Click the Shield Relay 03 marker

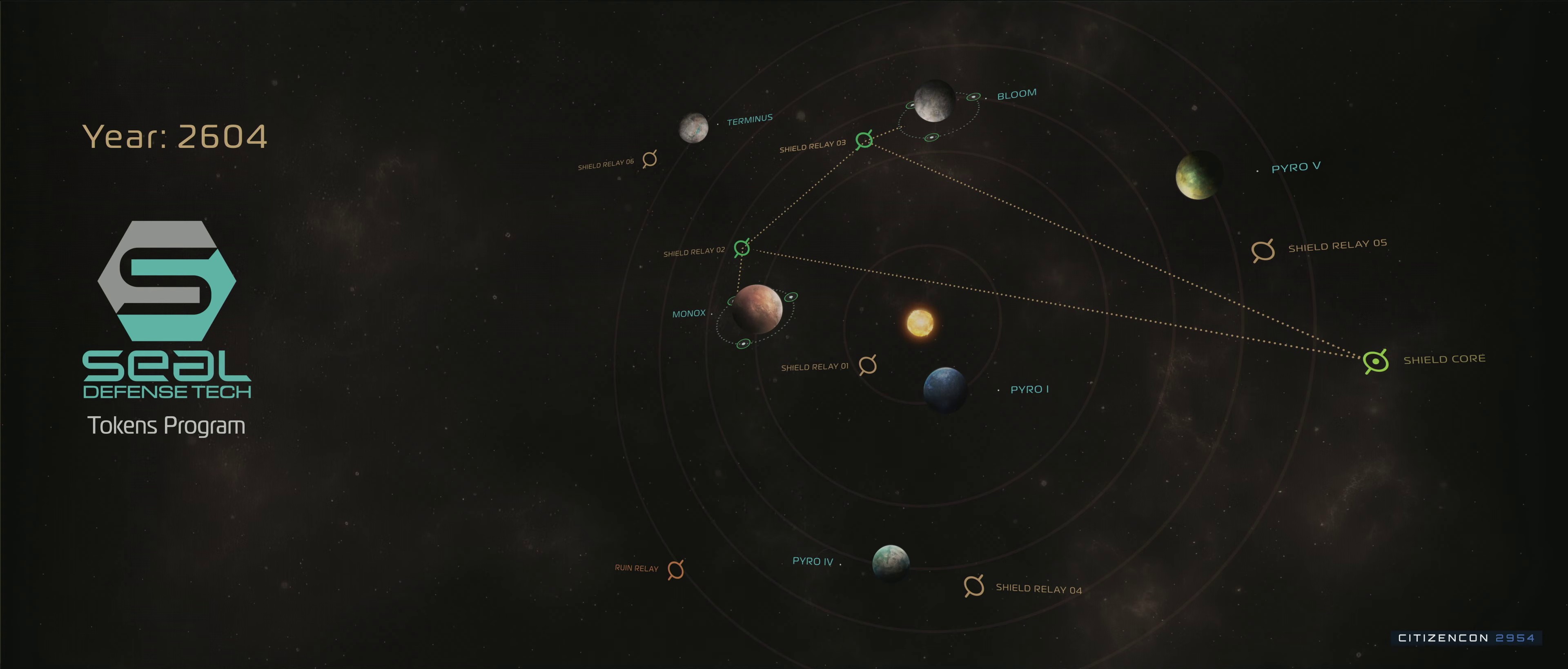point(864,140)
